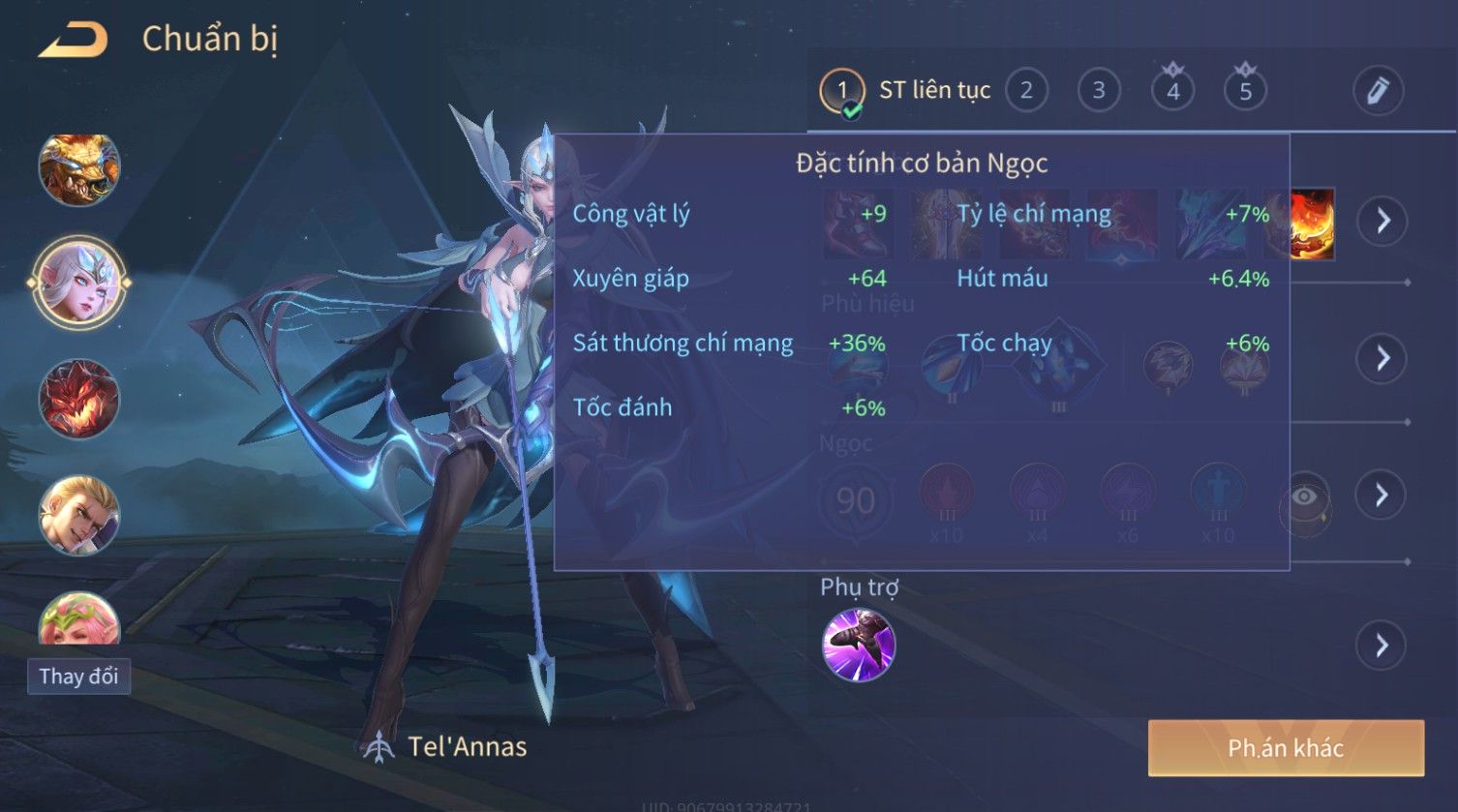Switch to build preset 2
This screenshot has width=1458, height=812.
point(1026,91)
